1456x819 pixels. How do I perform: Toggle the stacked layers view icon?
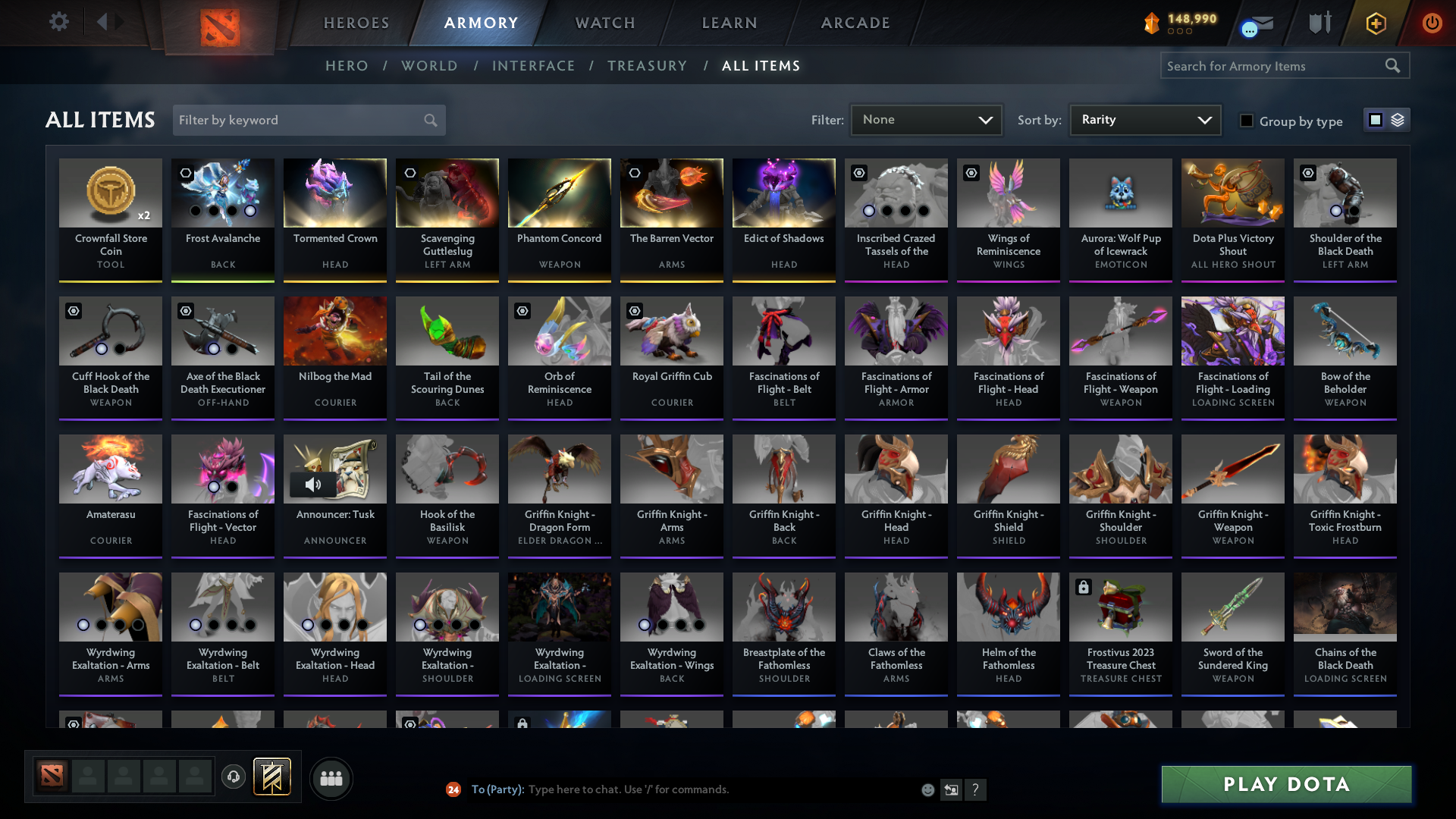1398,119
